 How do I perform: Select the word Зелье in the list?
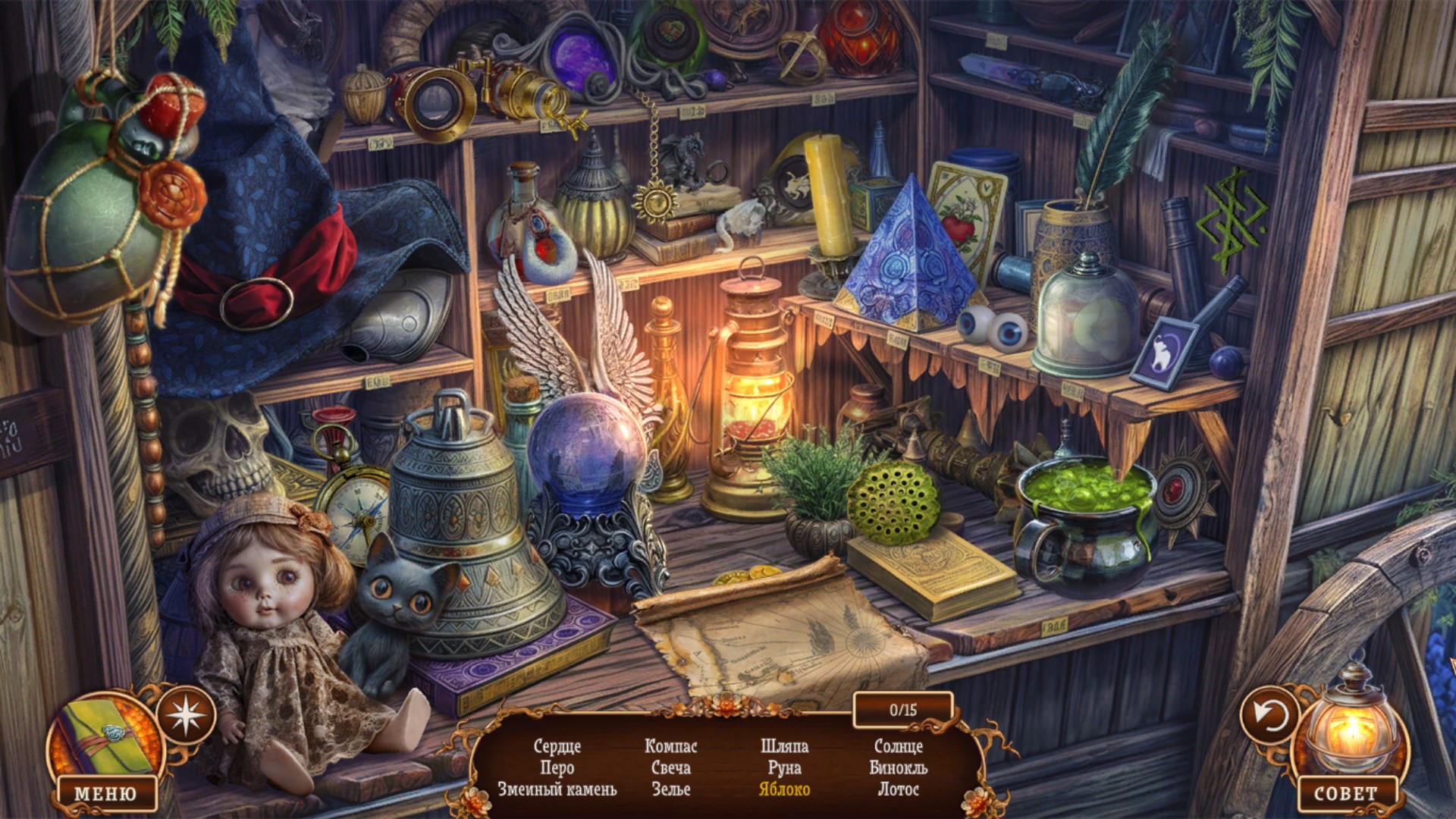(670, 789)
